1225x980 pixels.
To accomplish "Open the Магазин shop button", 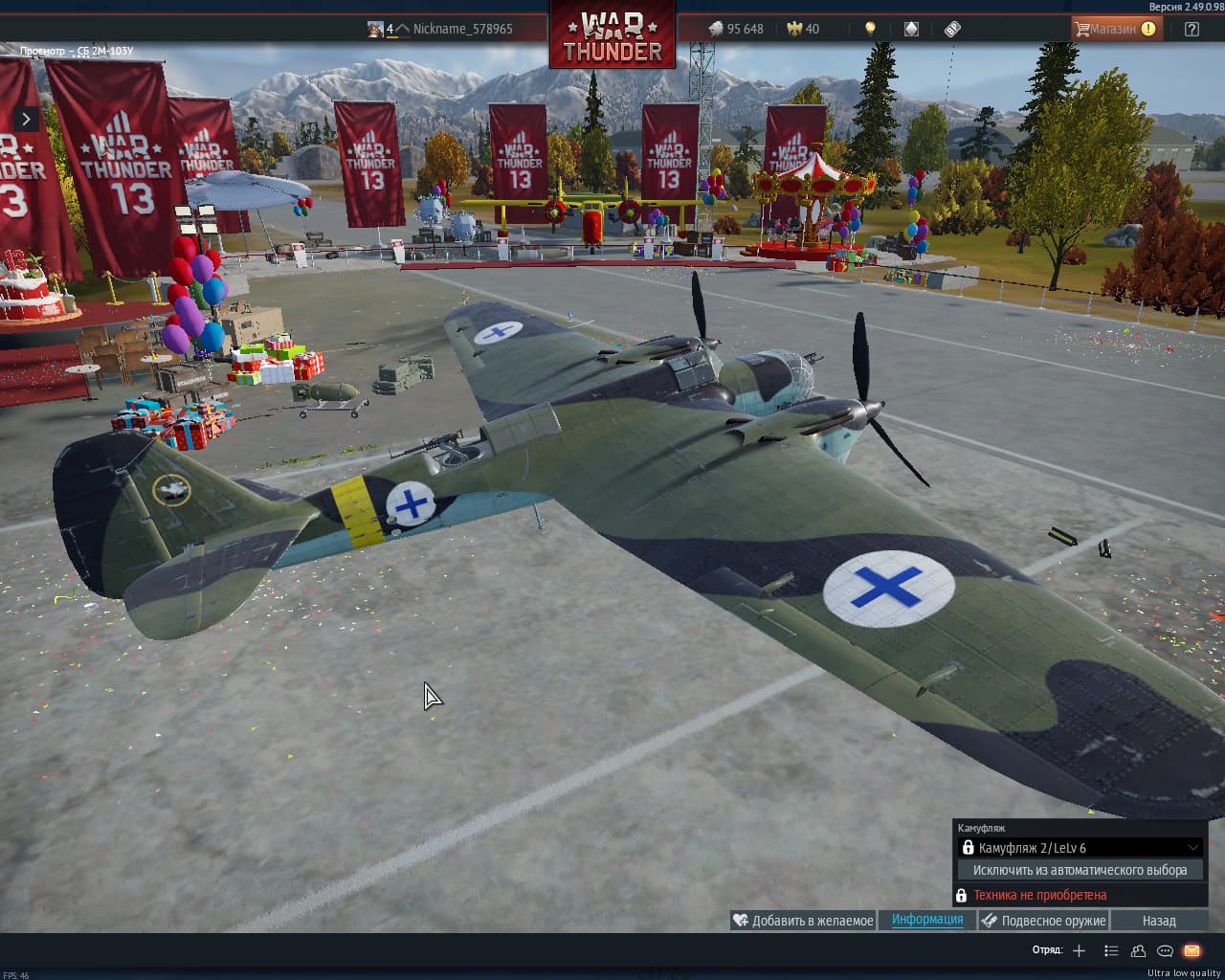I will (1115, 29).
